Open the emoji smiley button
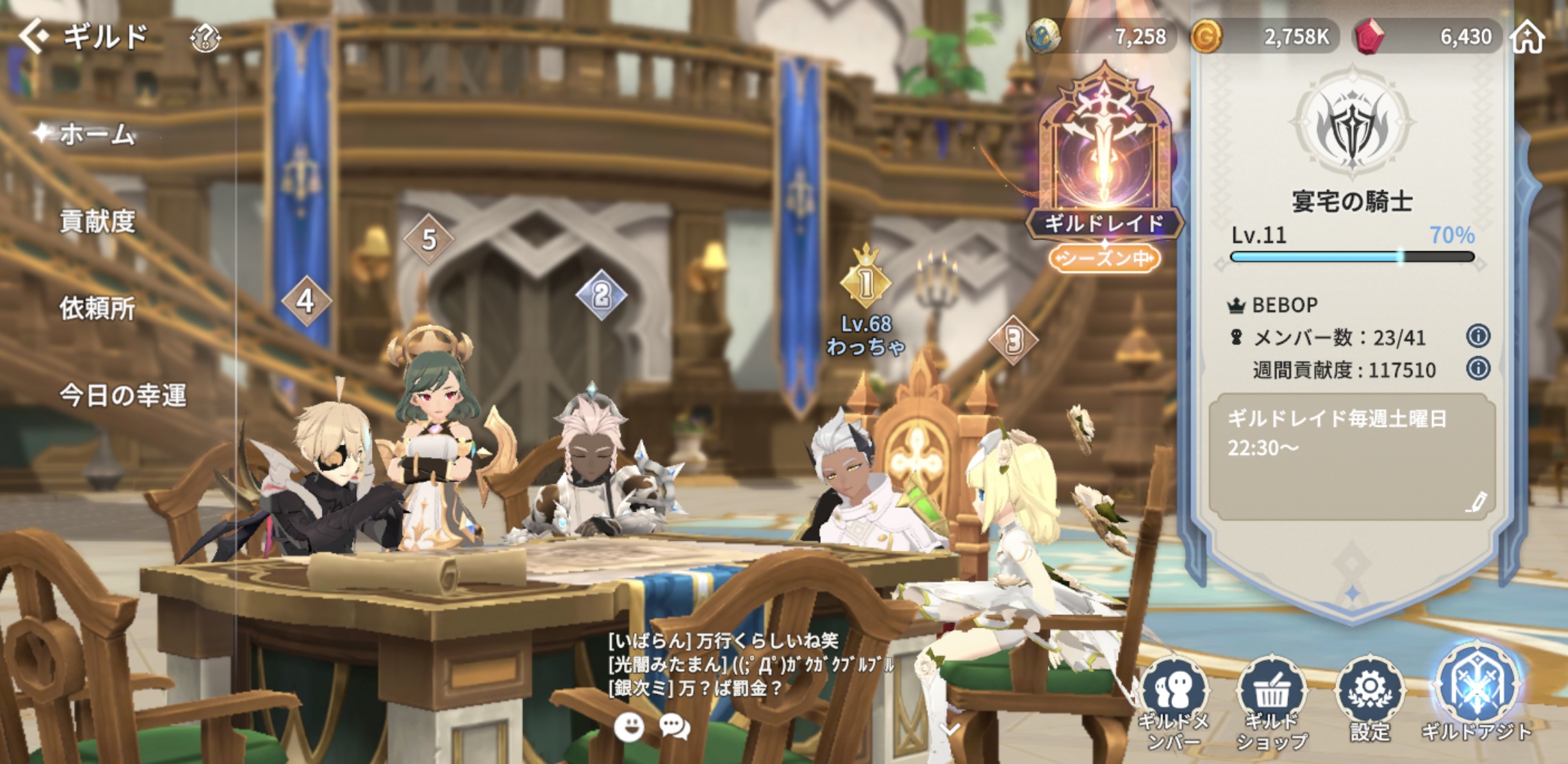The height and width of the screenshot is (764, 1568). (629, 726)
